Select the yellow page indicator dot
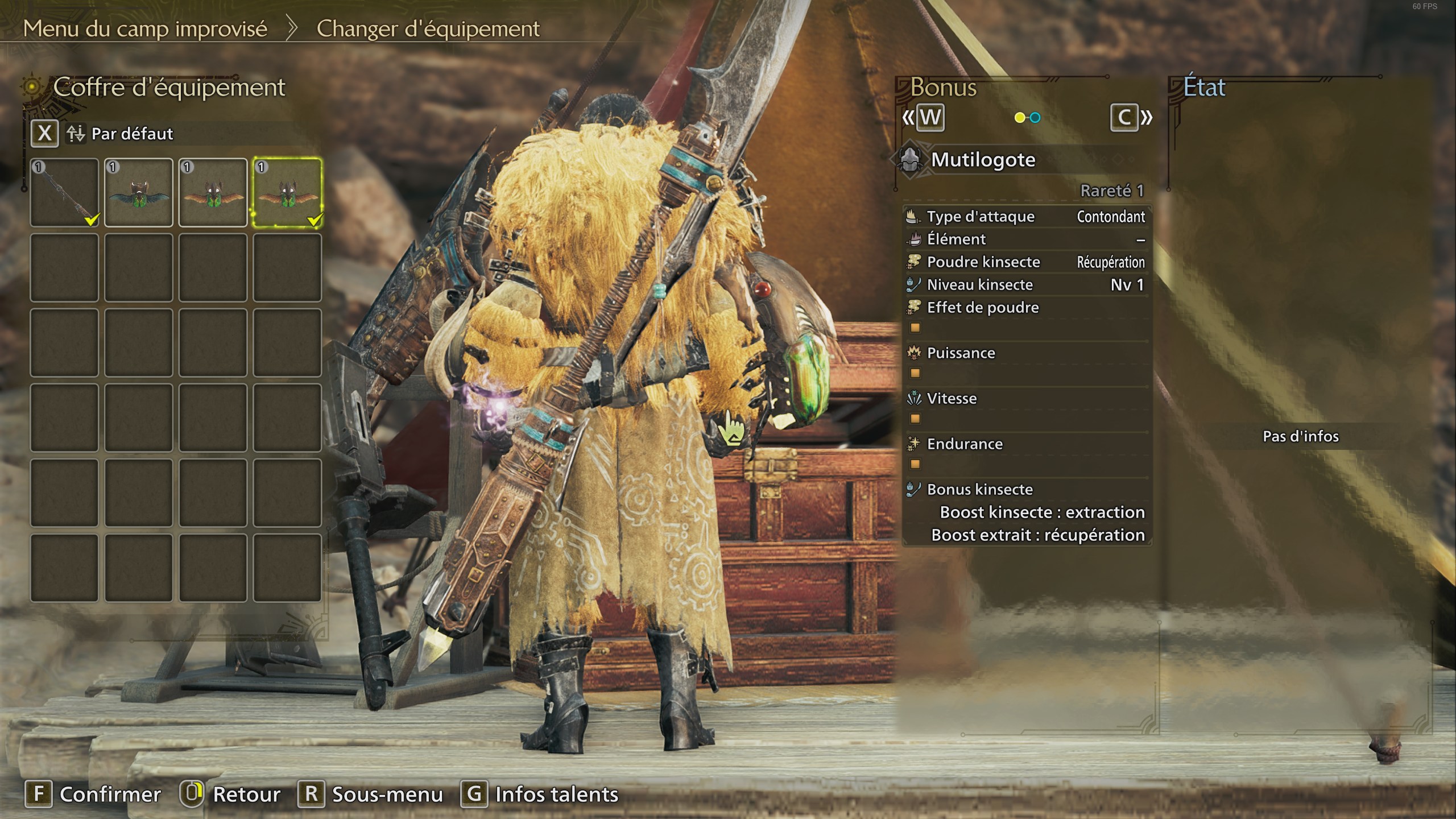The width and height of the screenshot is (1456, 819). coord(1021,118)
